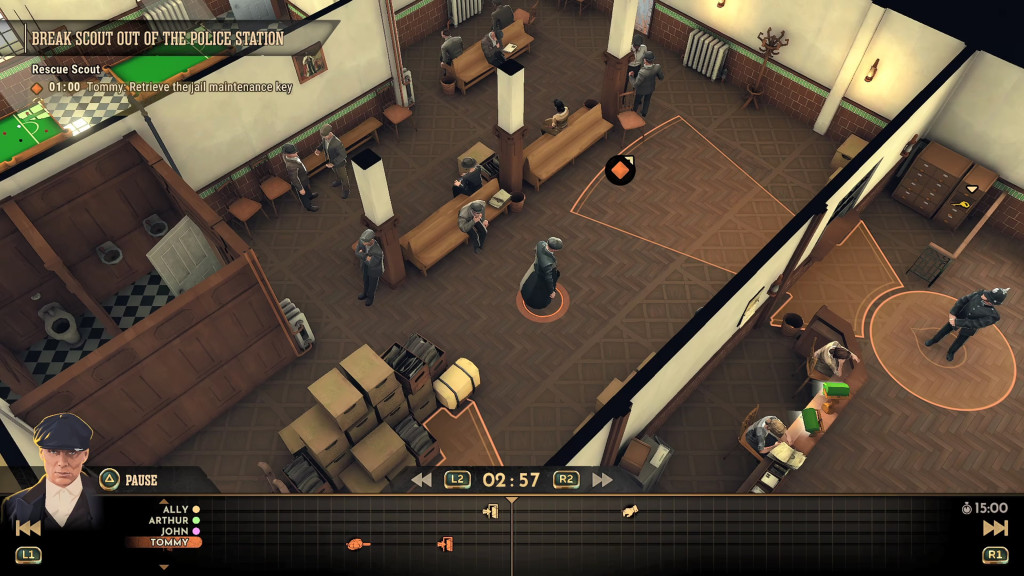
Task: Select Tommy's orange pointing-hand timeline marker
Action: point(357,543)
